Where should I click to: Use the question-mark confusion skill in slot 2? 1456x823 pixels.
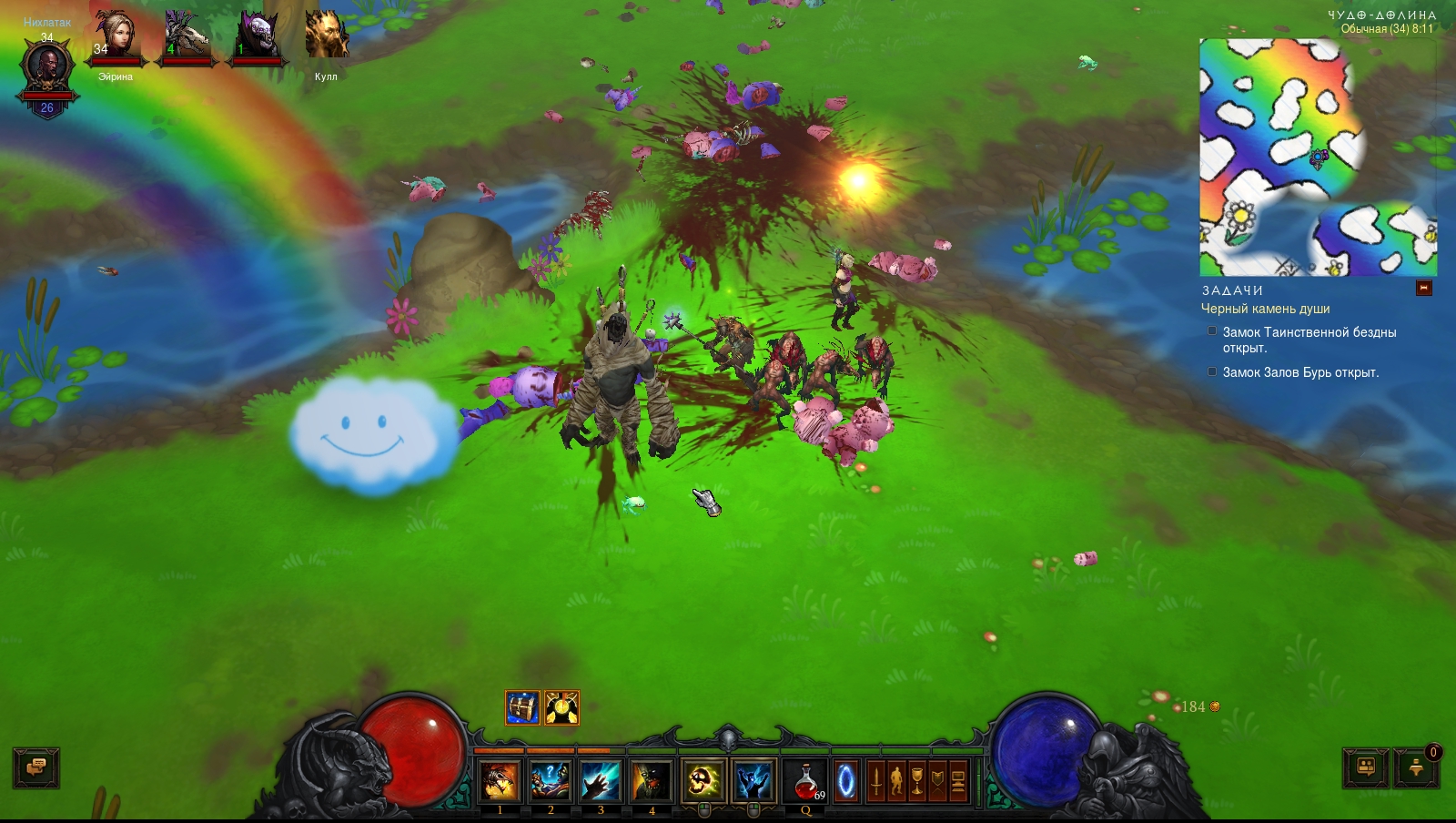tap(551, 781)
